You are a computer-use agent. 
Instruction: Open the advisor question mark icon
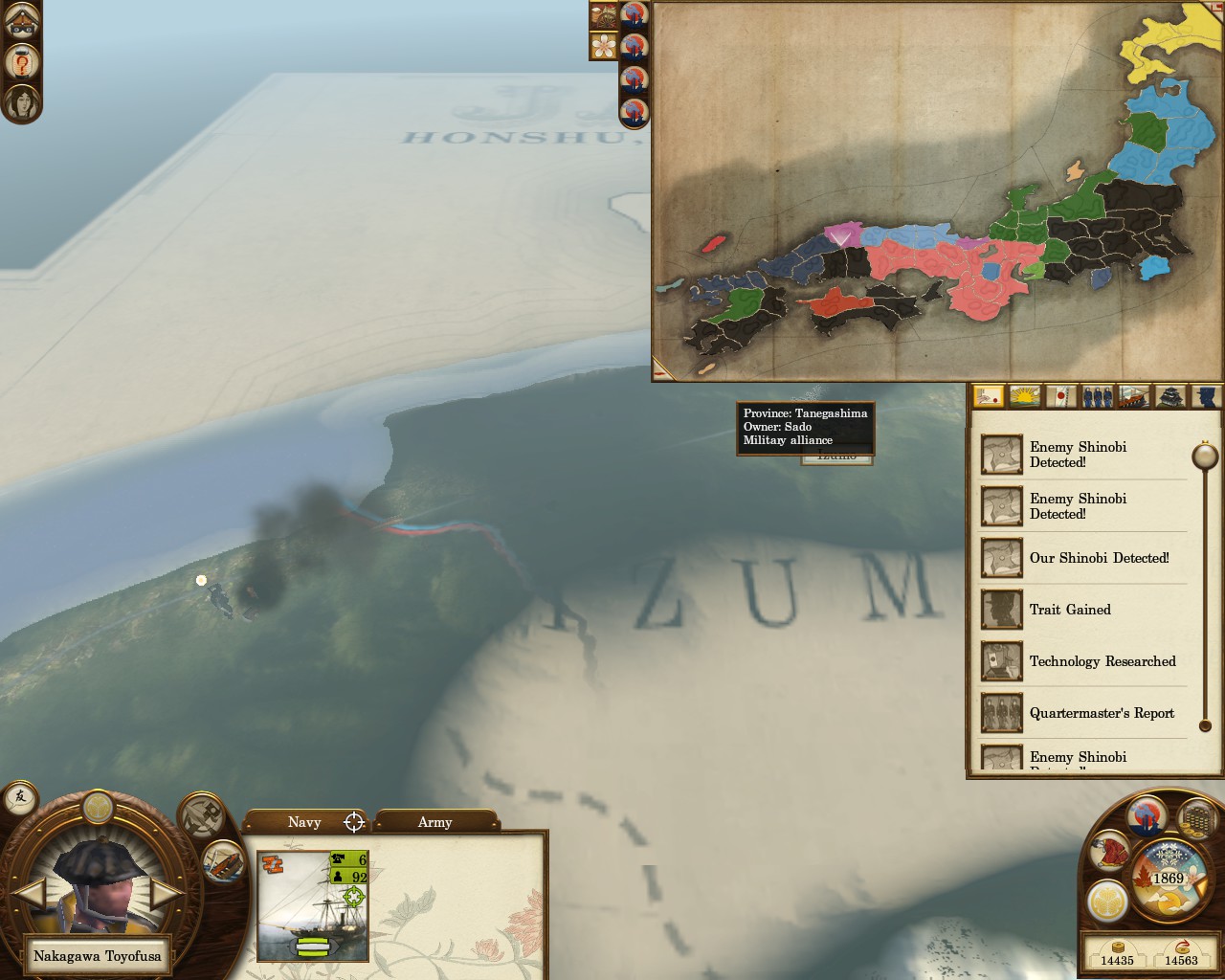[21, 61]
